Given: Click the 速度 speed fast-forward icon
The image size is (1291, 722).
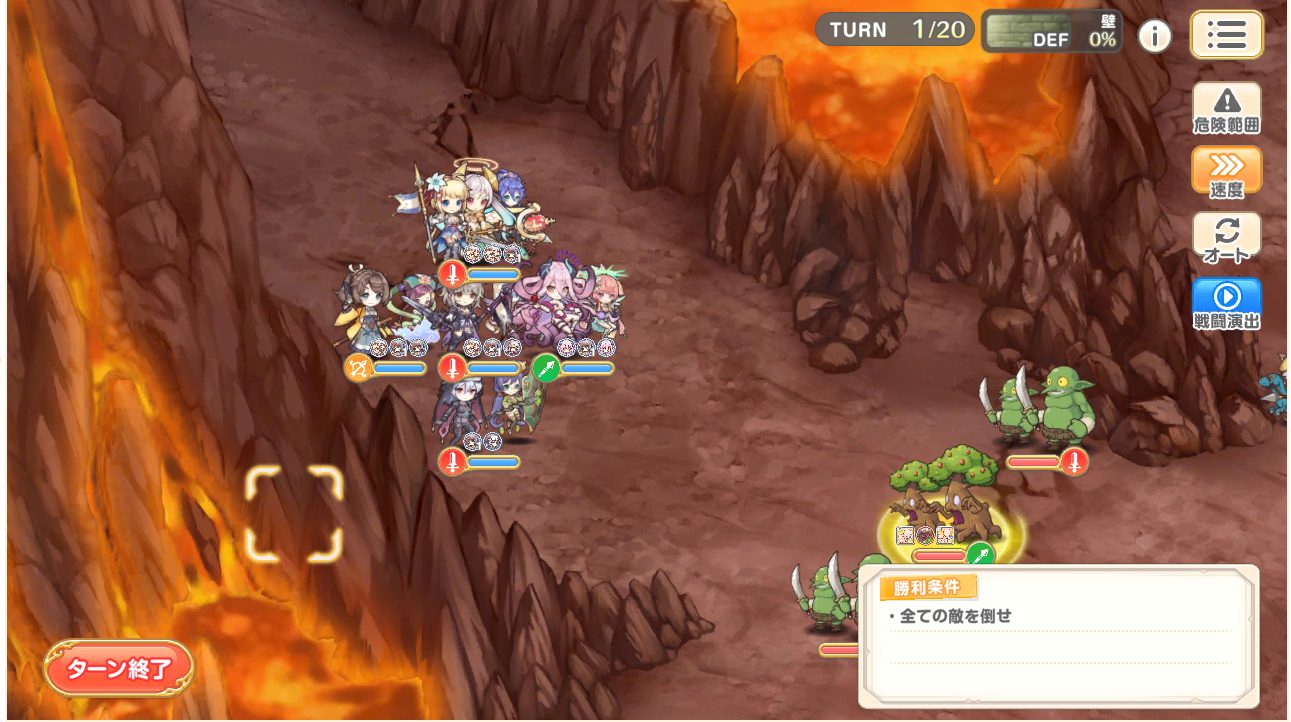Looking at the screenshot, I should [1227, 170].
